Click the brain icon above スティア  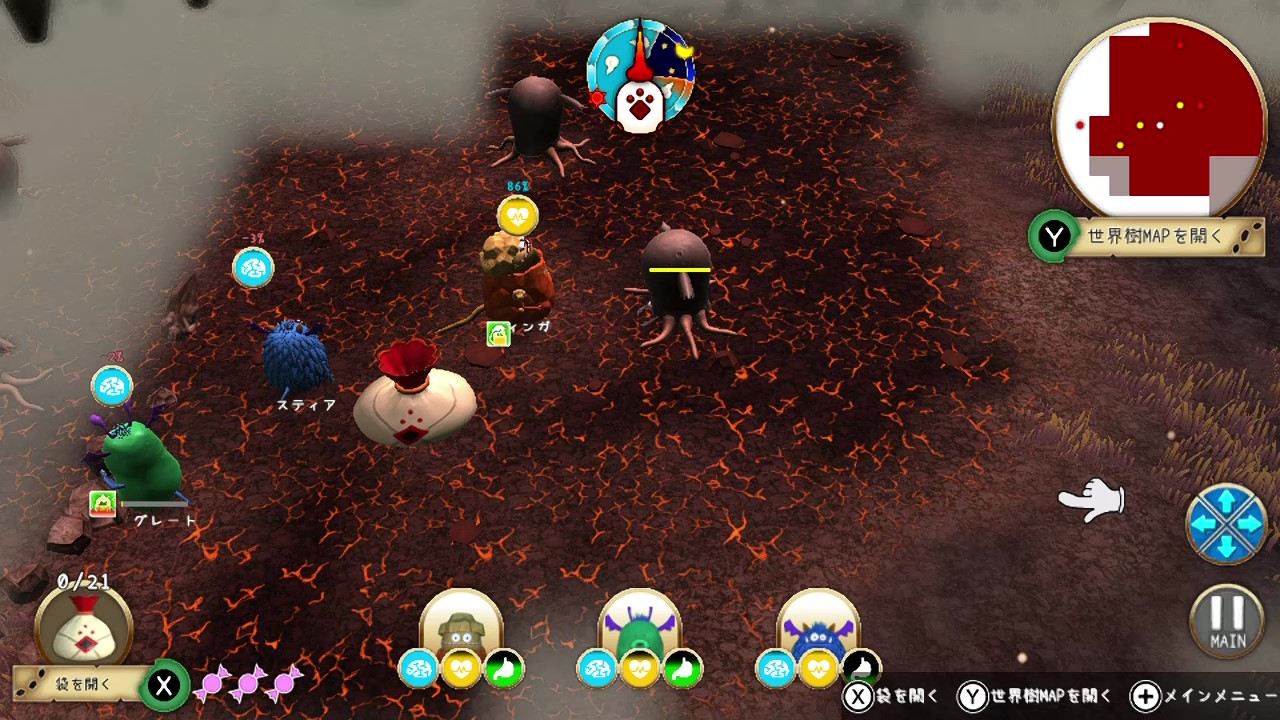[253, 268]
